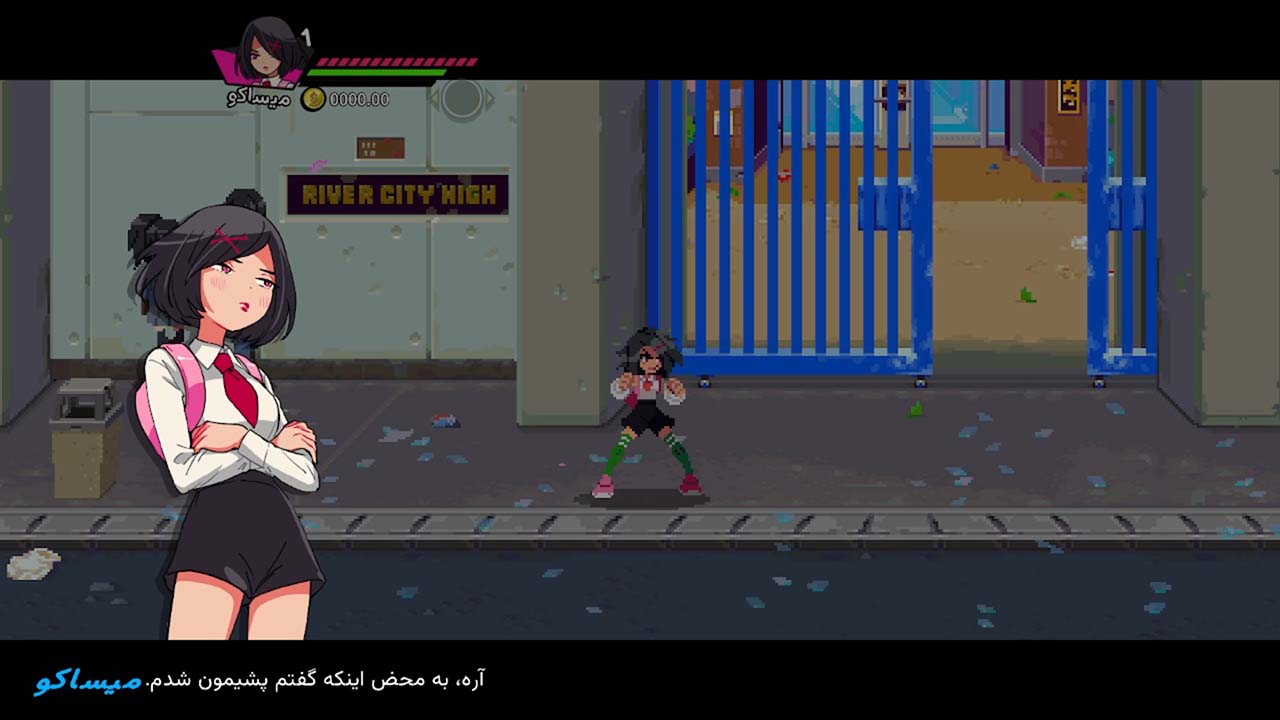Click the pink segmented health bar
The height and width of the screenshot is (720, 1280).
click(398, 60)
